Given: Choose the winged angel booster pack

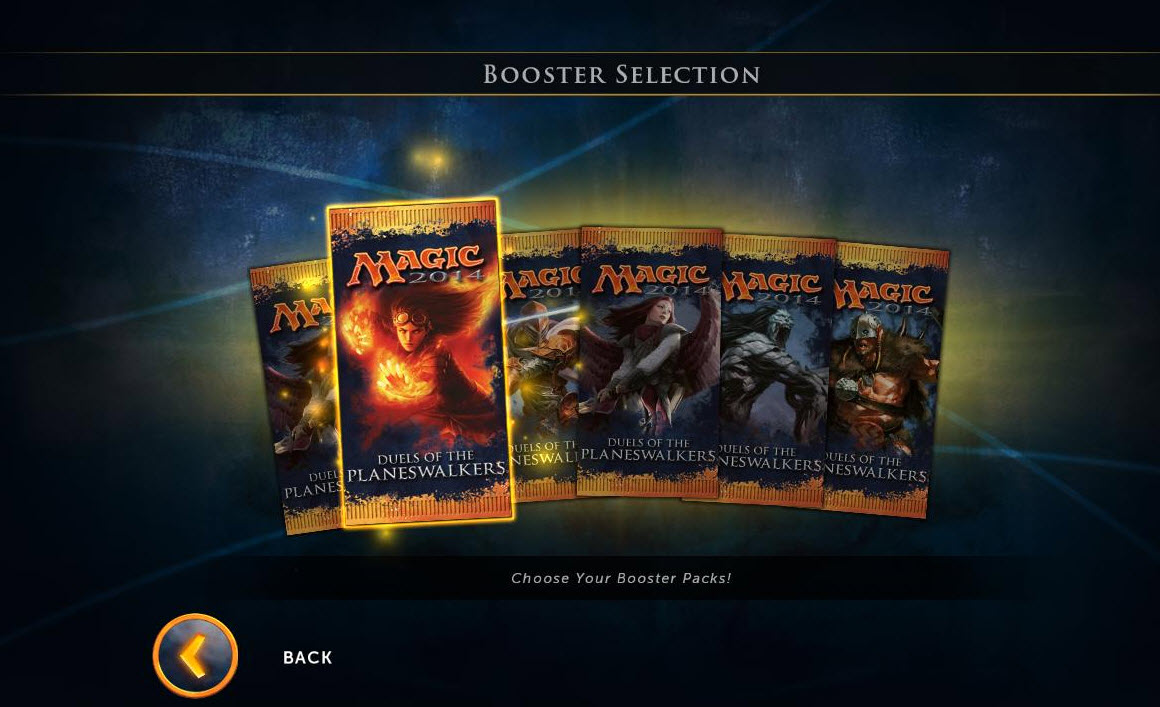Looking at the screenshot, I should click(648, 360).
